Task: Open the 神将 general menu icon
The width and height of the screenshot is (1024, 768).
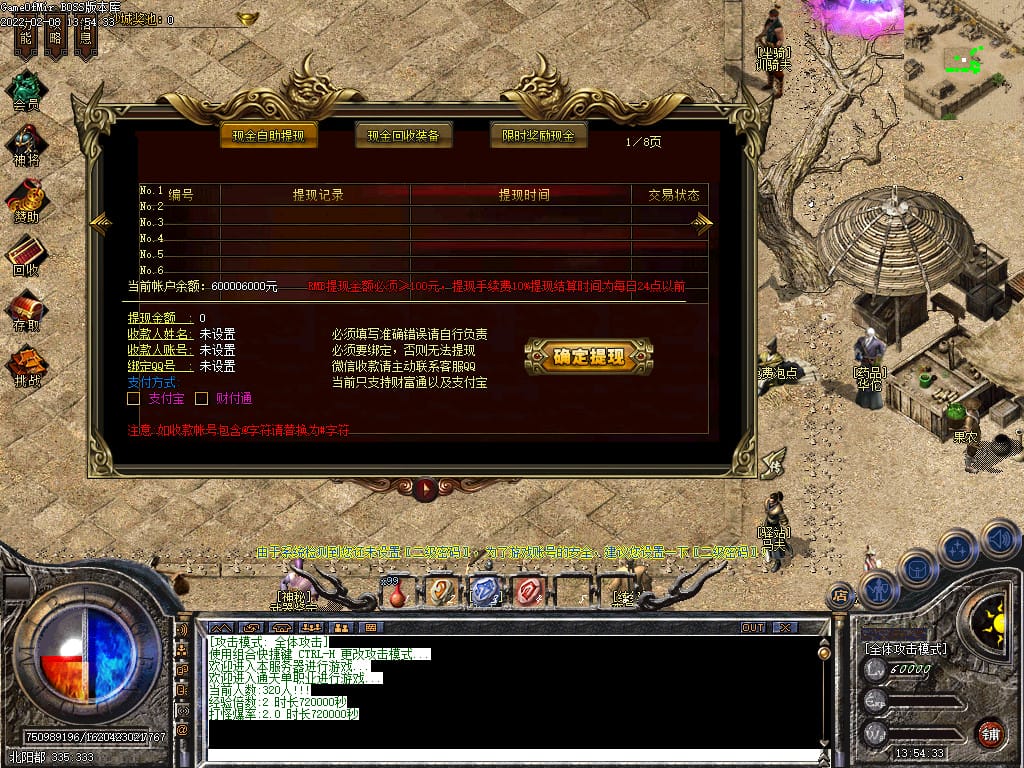Action: click(x=26, y=145)
